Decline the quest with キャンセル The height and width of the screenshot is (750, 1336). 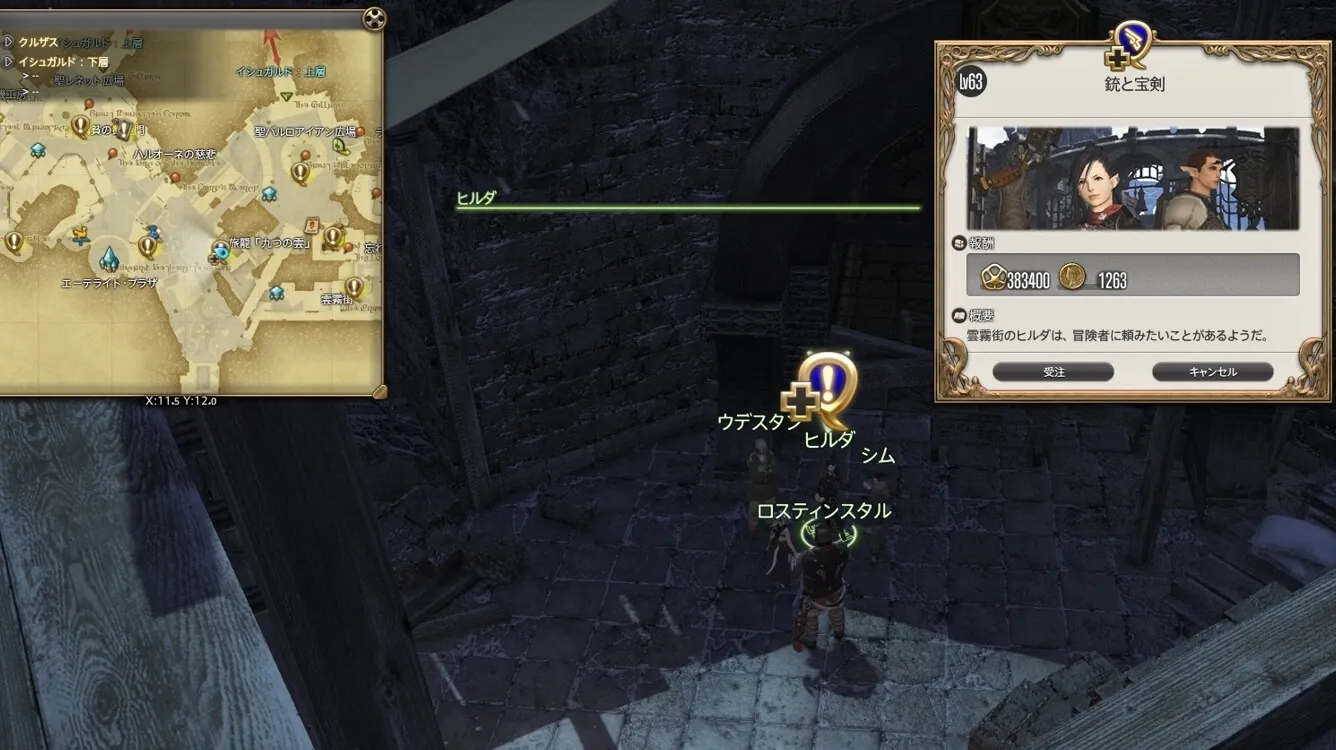1212,372
